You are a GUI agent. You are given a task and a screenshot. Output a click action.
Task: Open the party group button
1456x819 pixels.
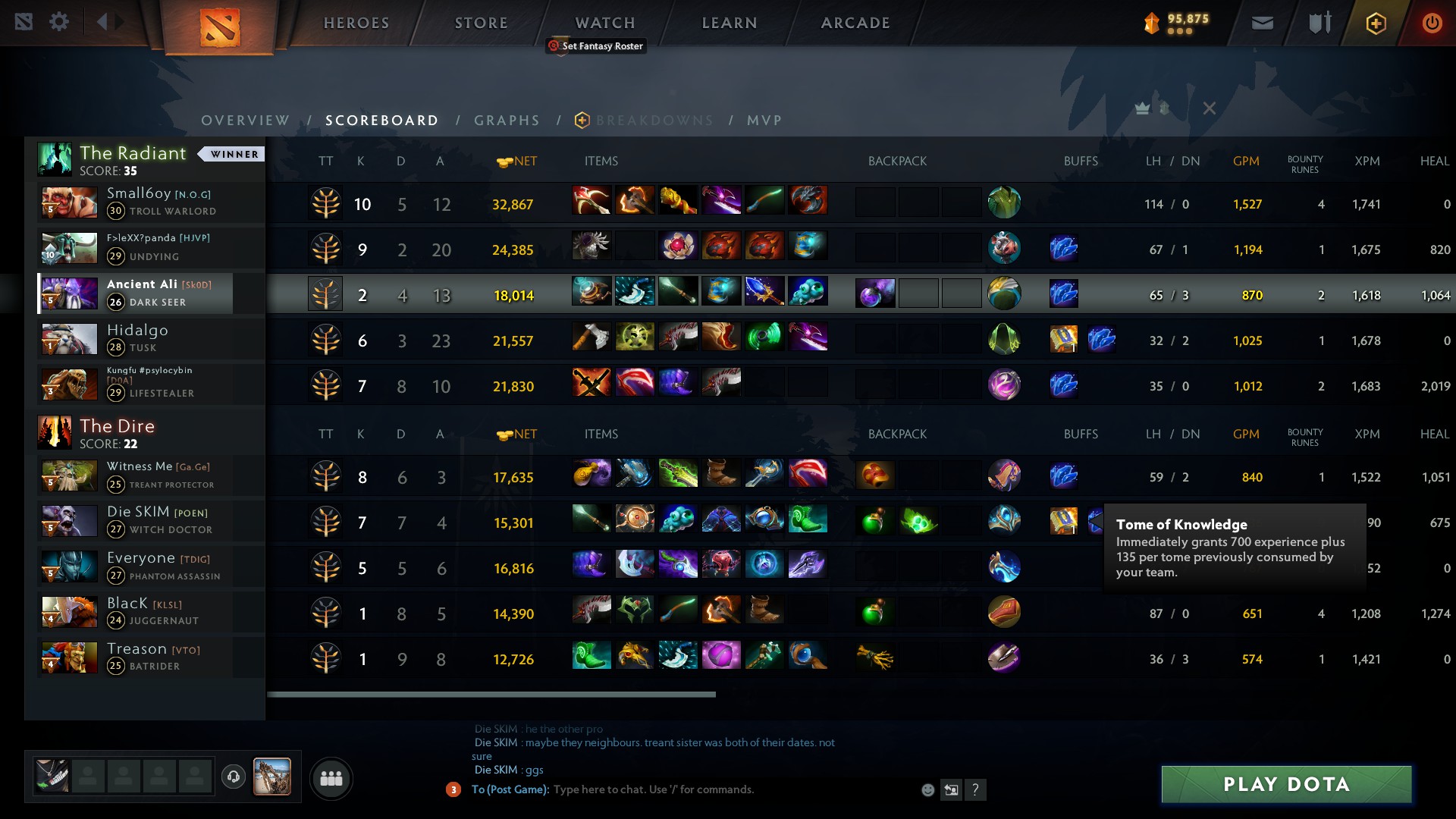pos(331,779)
